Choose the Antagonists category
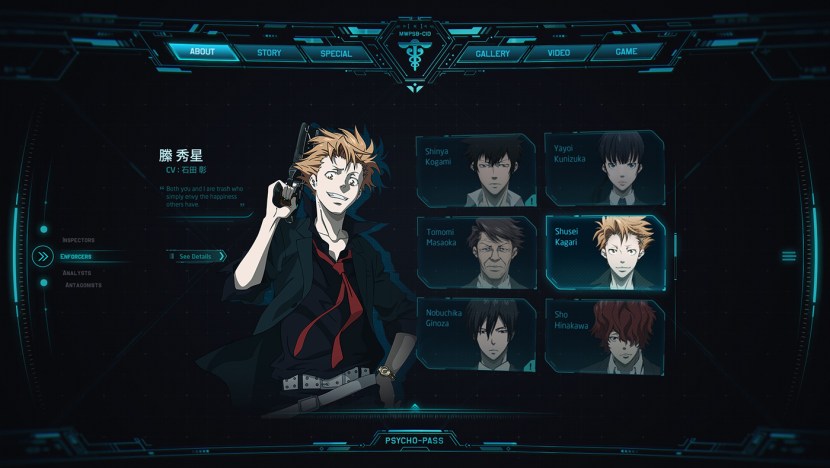 (x=83, y=286)
